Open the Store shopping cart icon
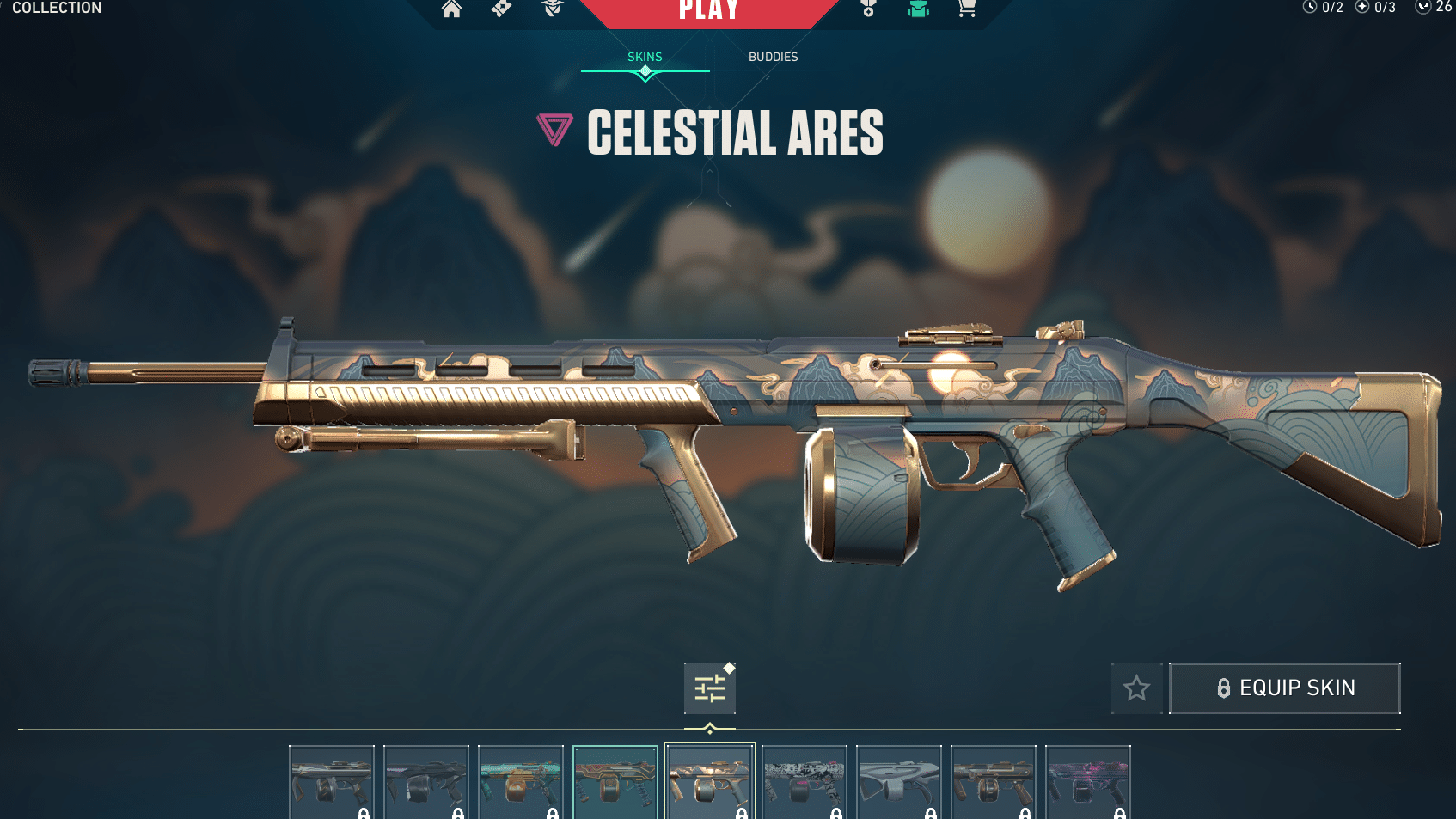The height and width of the screenshot is (819, 1456). [x=966, y=10]
